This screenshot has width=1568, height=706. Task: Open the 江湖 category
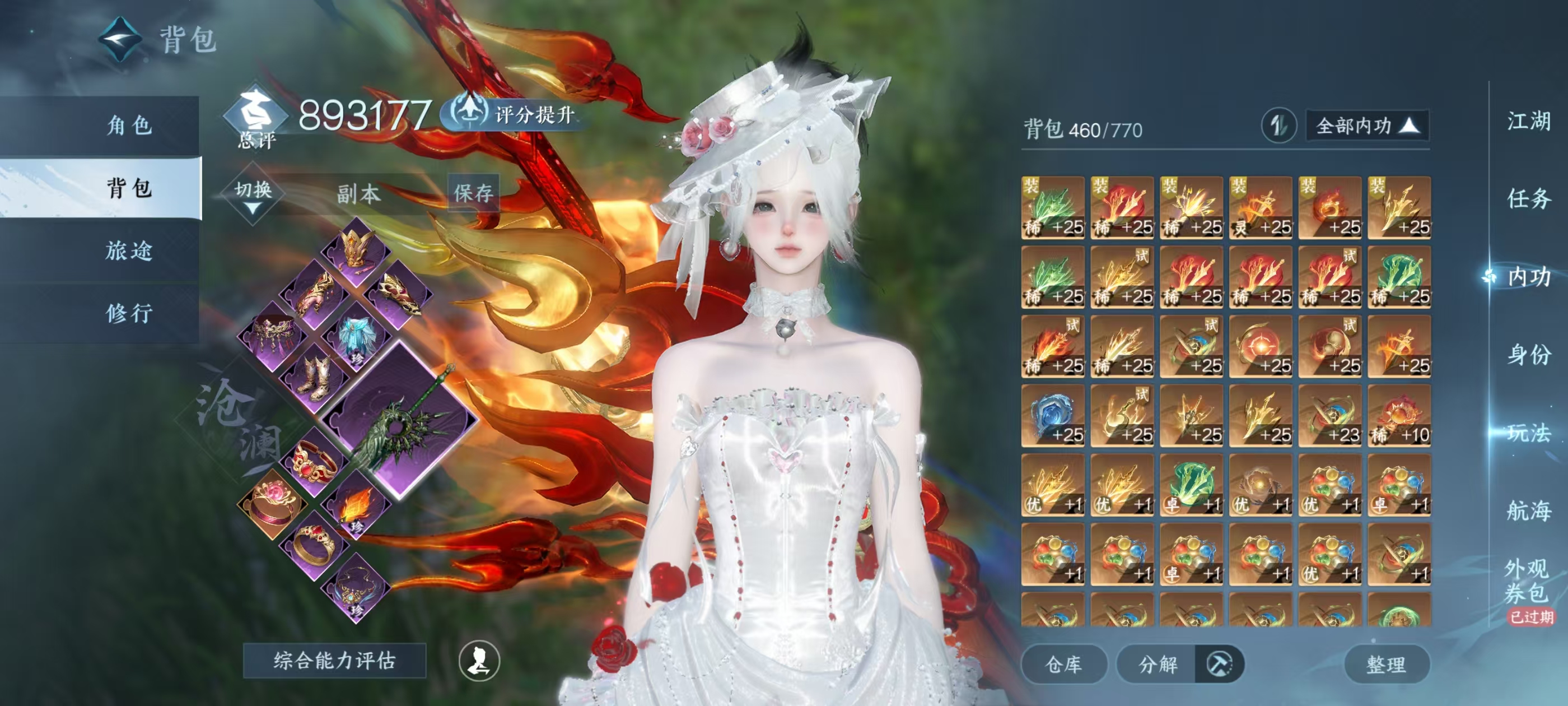(x=1528, y=120)
